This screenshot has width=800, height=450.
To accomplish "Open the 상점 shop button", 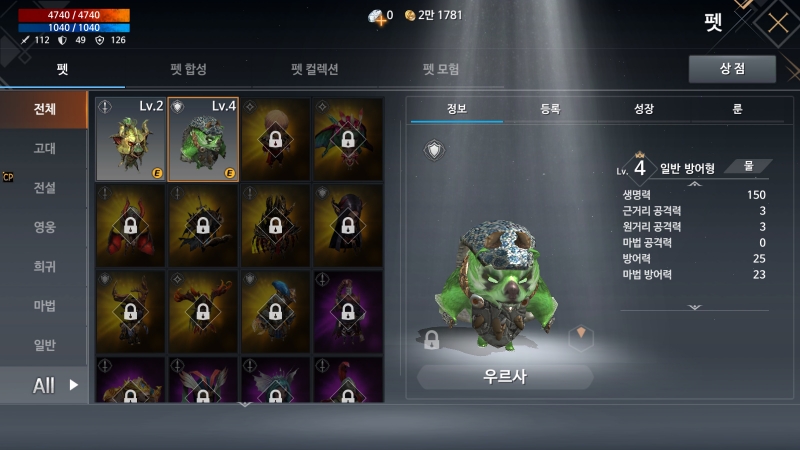I will [x=732, y=68].
